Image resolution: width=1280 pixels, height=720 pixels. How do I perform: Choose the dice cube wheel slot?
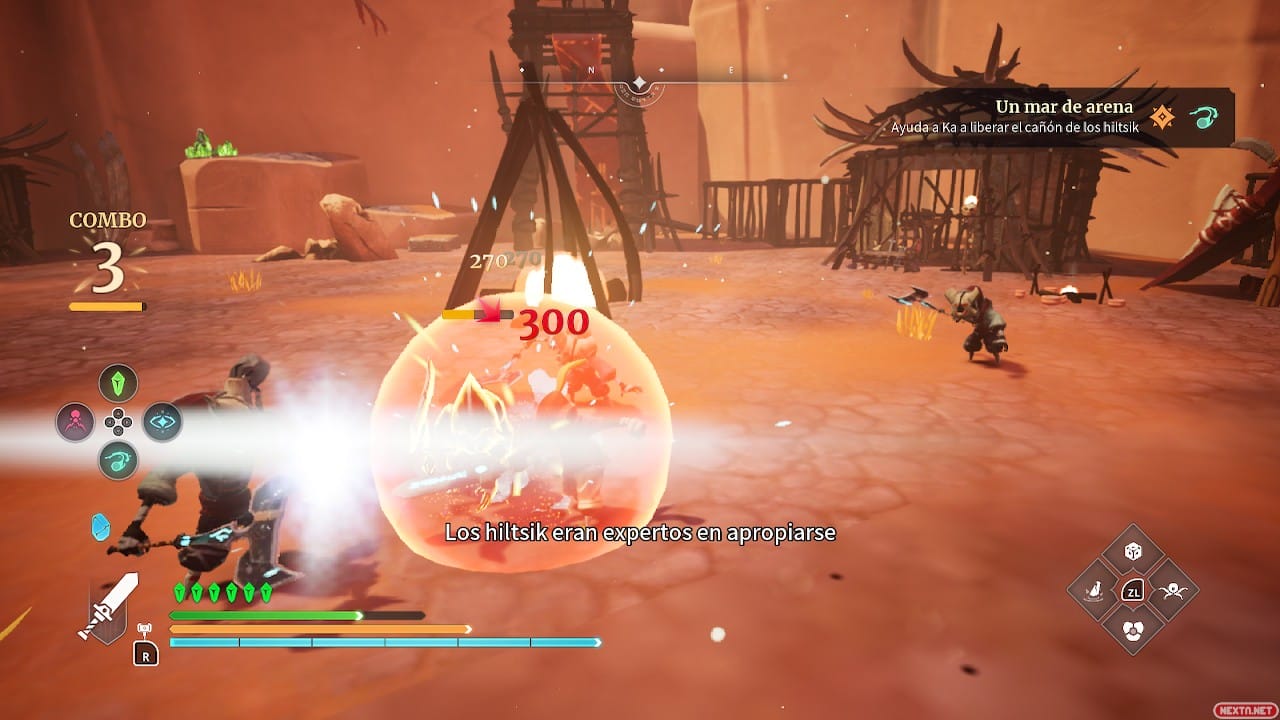(1133, 552)
